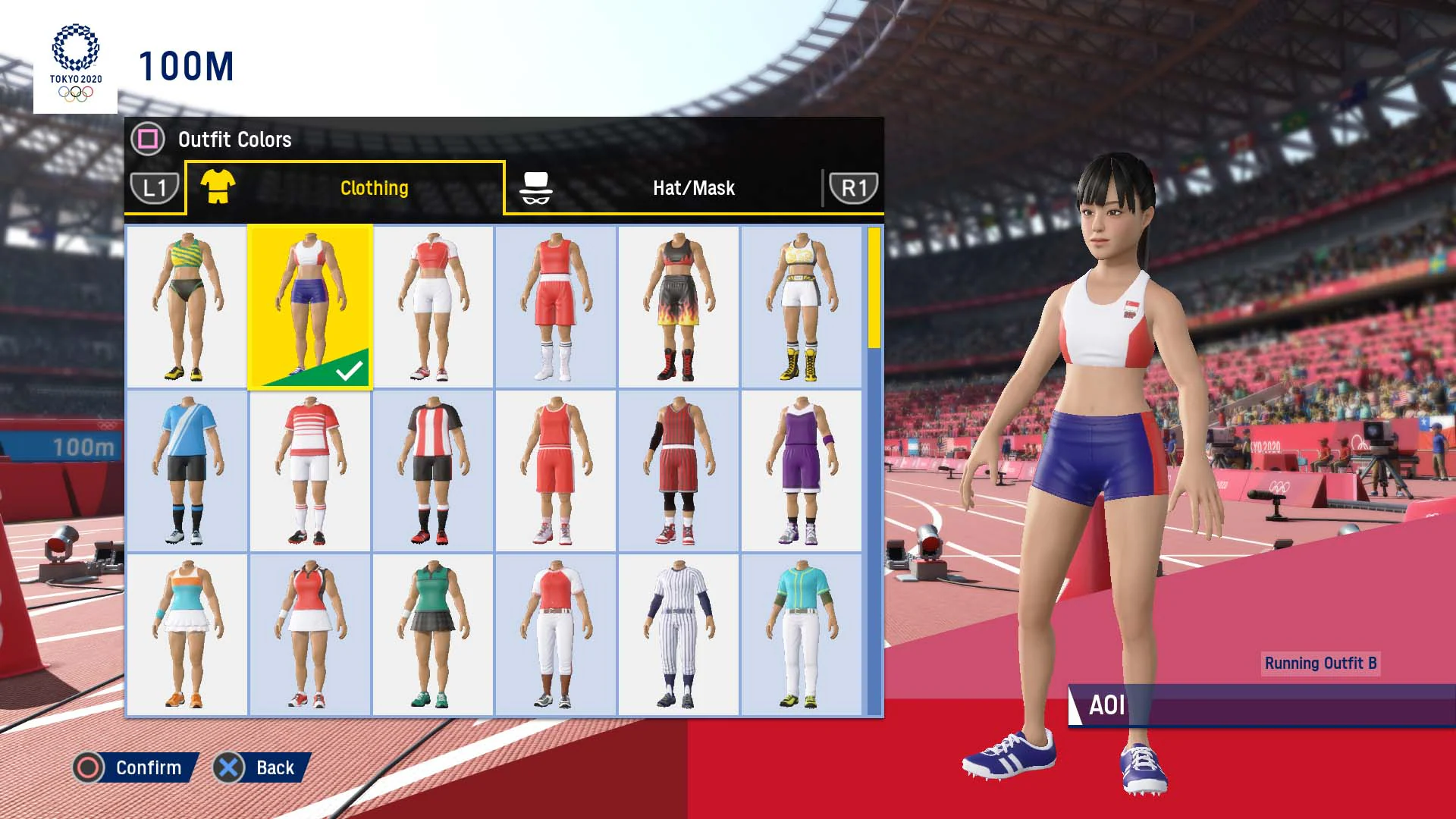Toggle the green checkmark on selected outfit
Screen dimensions: 1456x819
tap(349, 371)
